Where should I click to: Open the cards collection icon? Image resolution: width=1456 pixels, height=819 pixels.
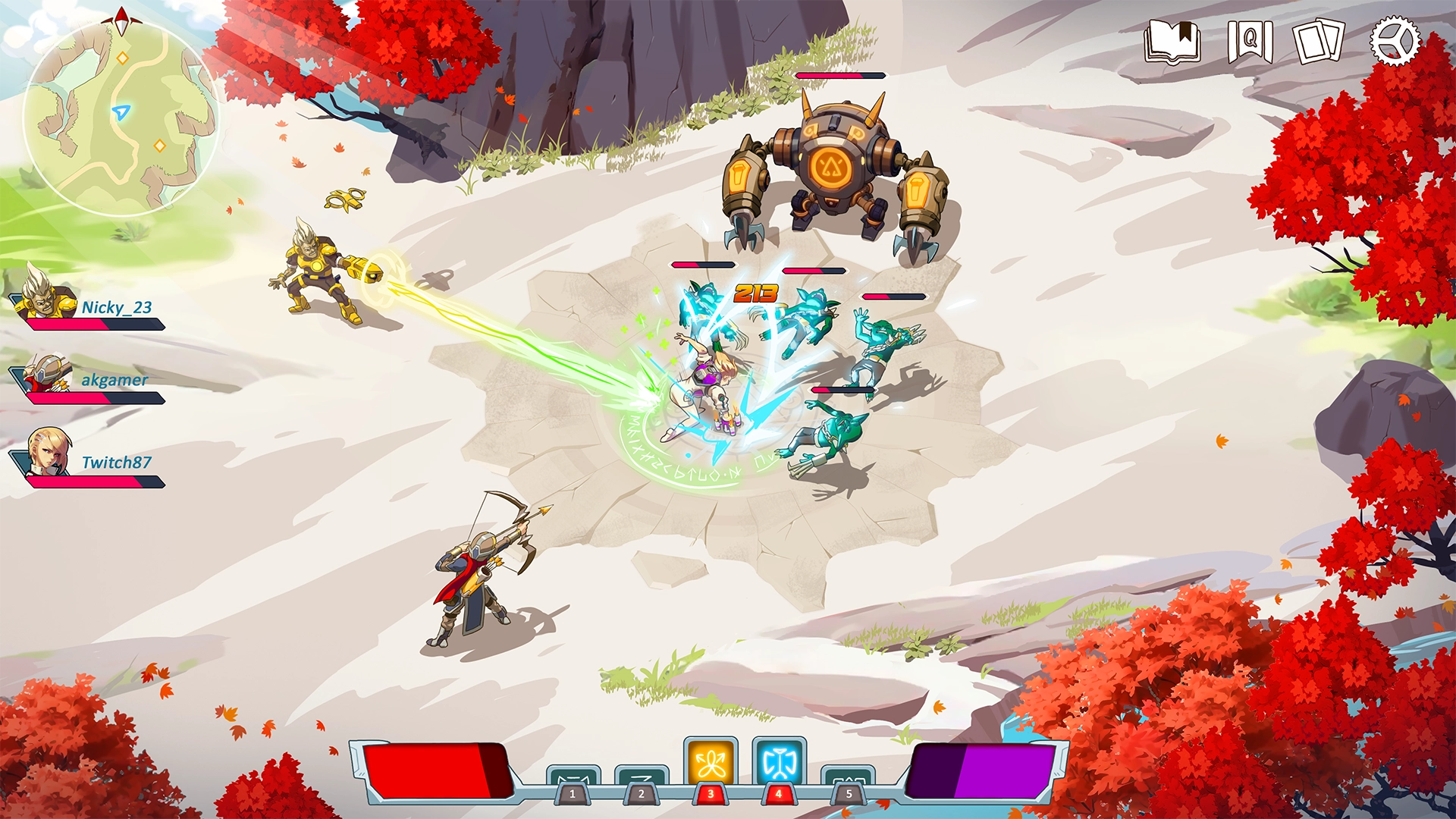pyautogui.click(x=1319, y=42)
